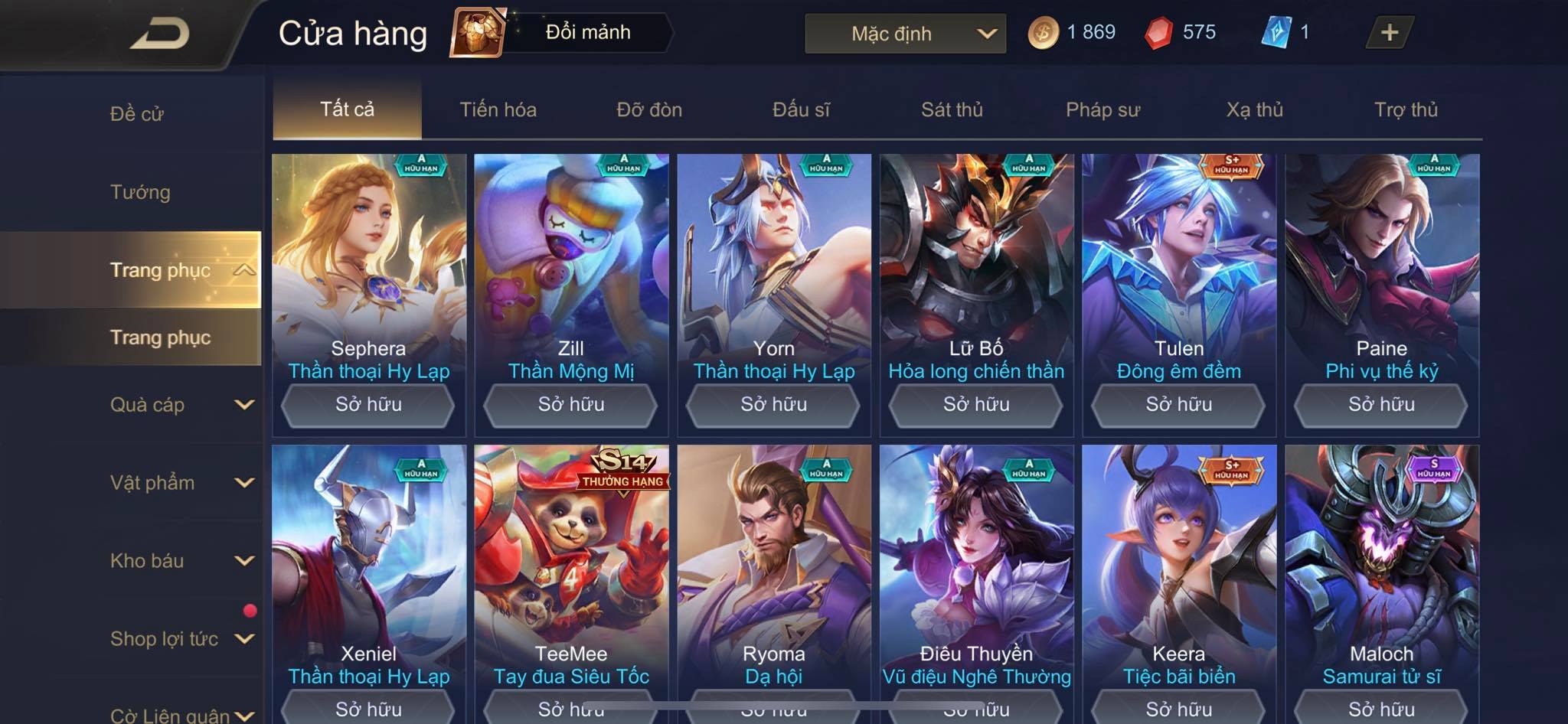Open the Tướng heroes section

(x=140, y=192)
